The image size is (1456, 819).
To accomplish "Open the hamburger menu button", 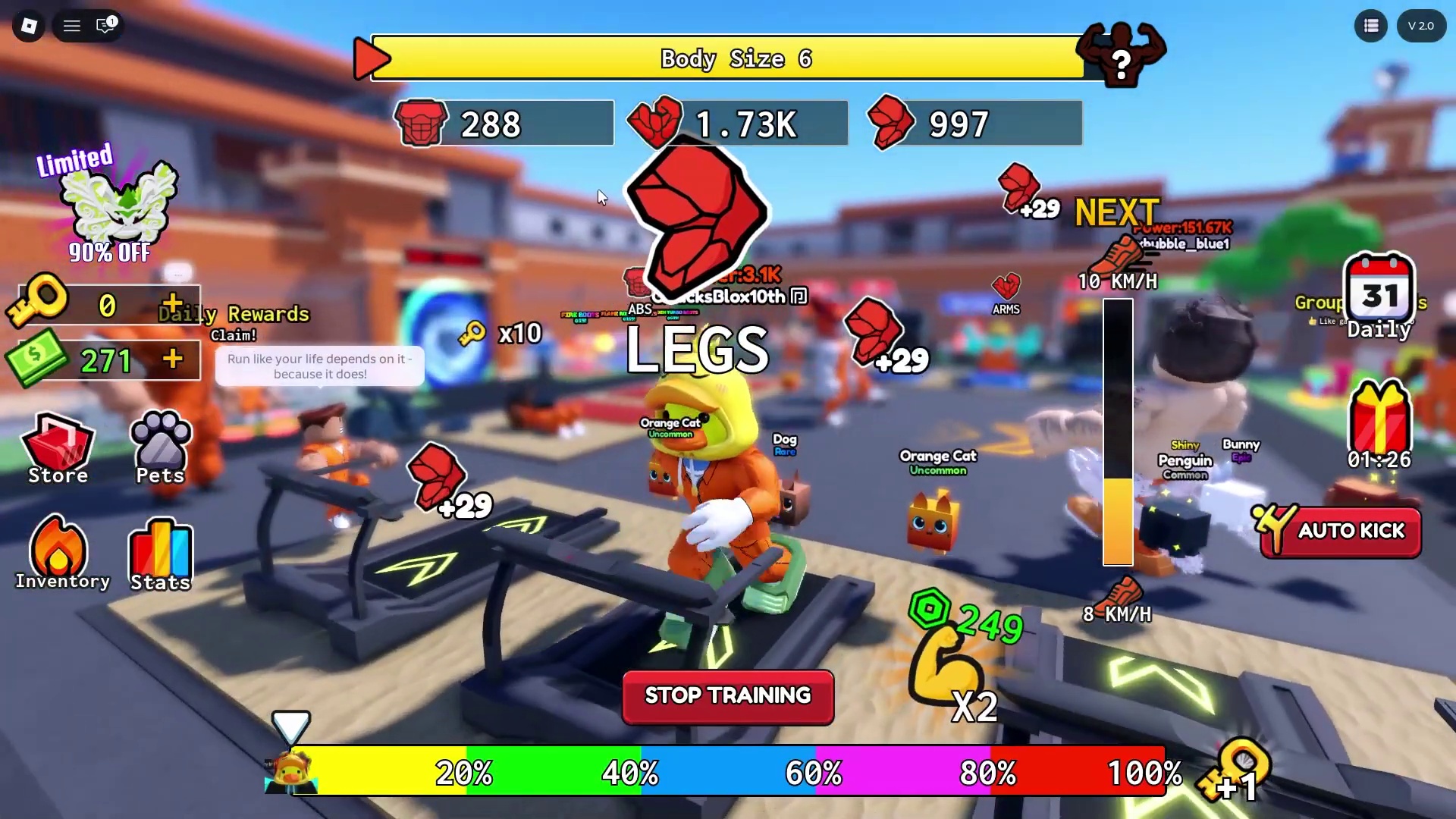I will pos(72,26).
